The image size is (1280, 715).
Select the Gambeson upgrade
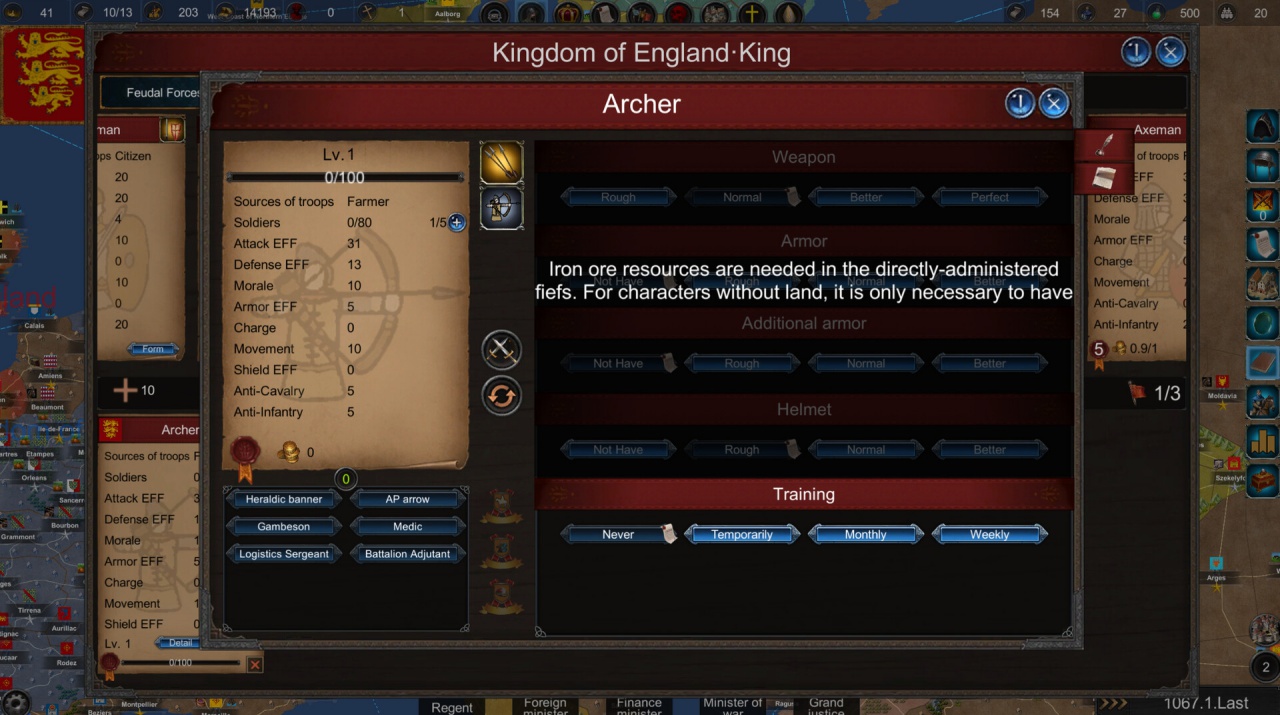(x=284, y=527)
